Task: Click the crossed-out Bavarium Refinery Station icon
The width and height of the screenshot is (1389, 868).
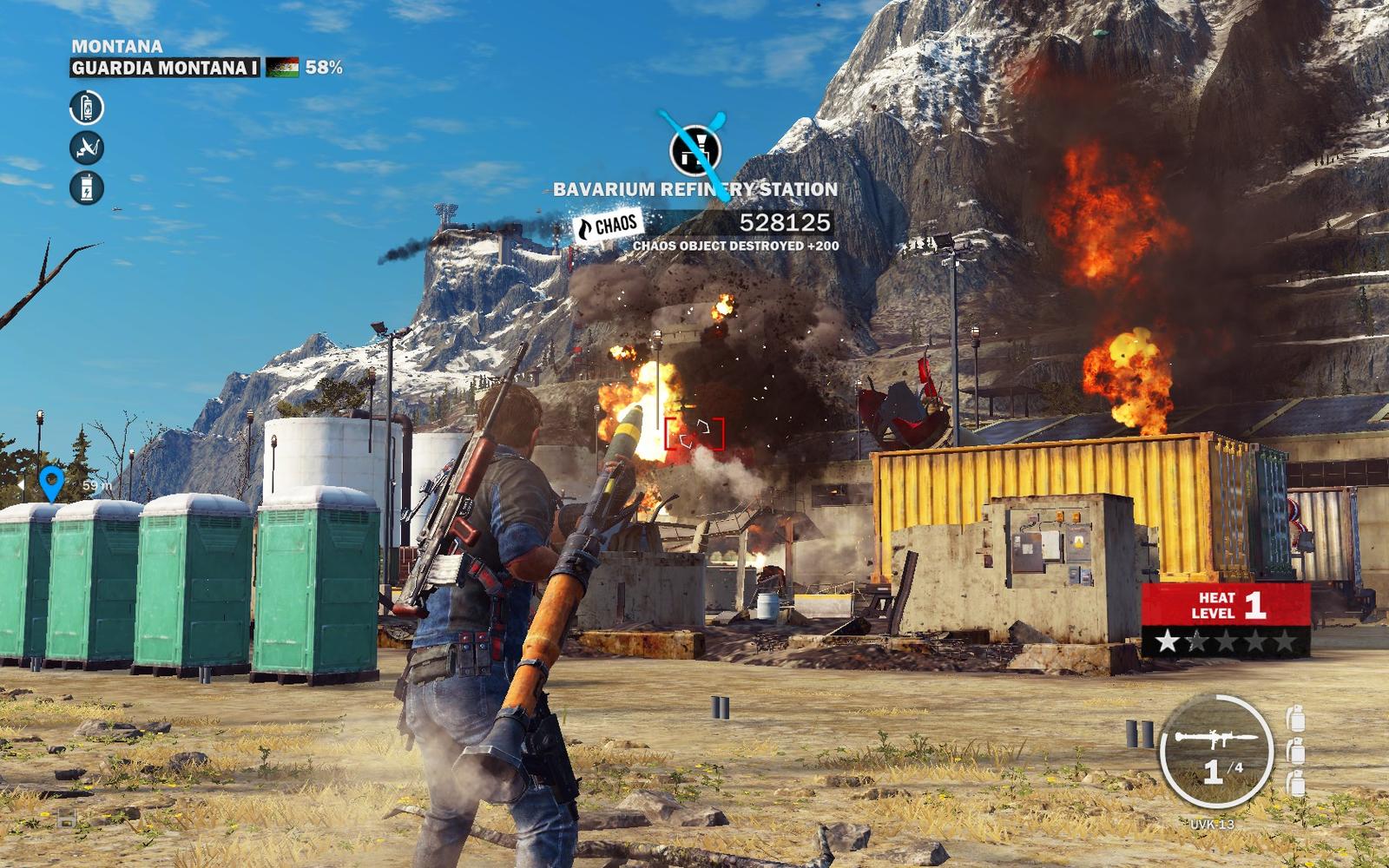Action: pos(695,150)
